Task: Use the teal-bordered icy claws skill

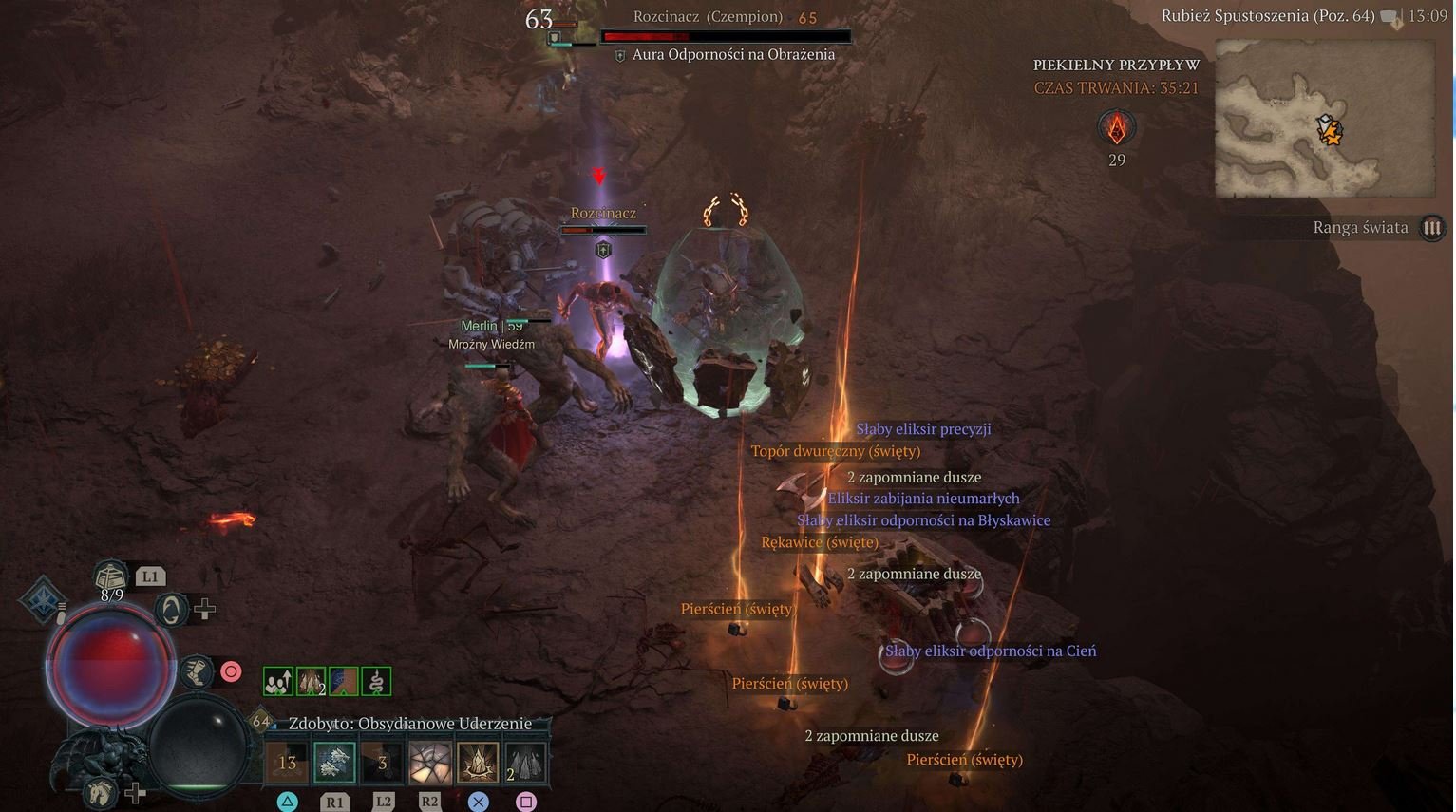Action: click(x=334, y=763)
